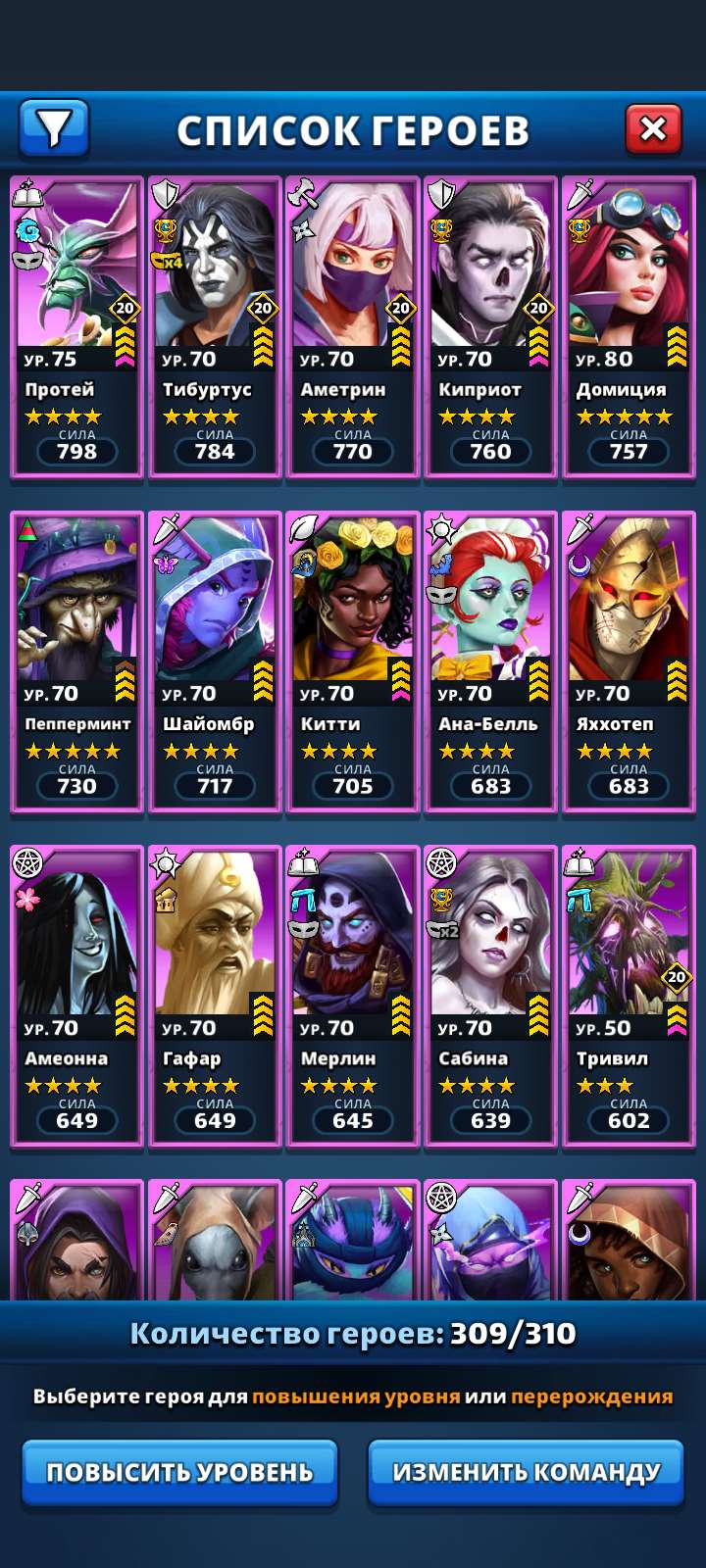Select the Сабина hero card
Viewport: 706px width, 1568px height.
point(490,996)
